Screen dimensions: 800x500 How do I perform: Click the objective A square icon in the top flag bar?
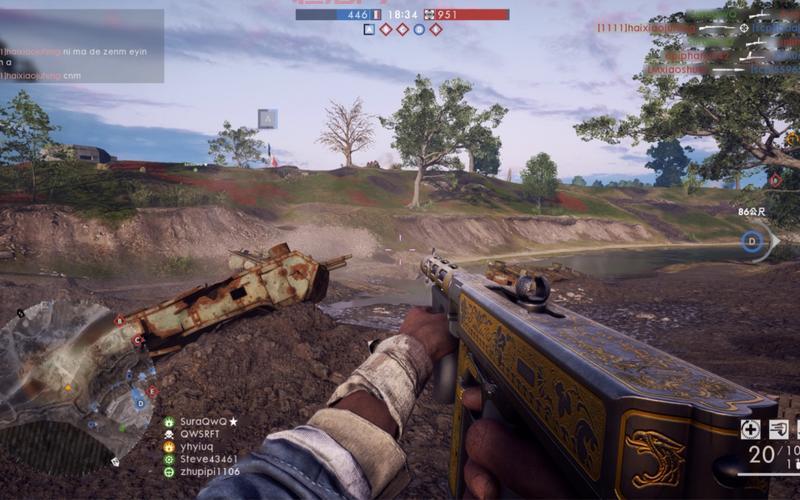click(369, 29)
